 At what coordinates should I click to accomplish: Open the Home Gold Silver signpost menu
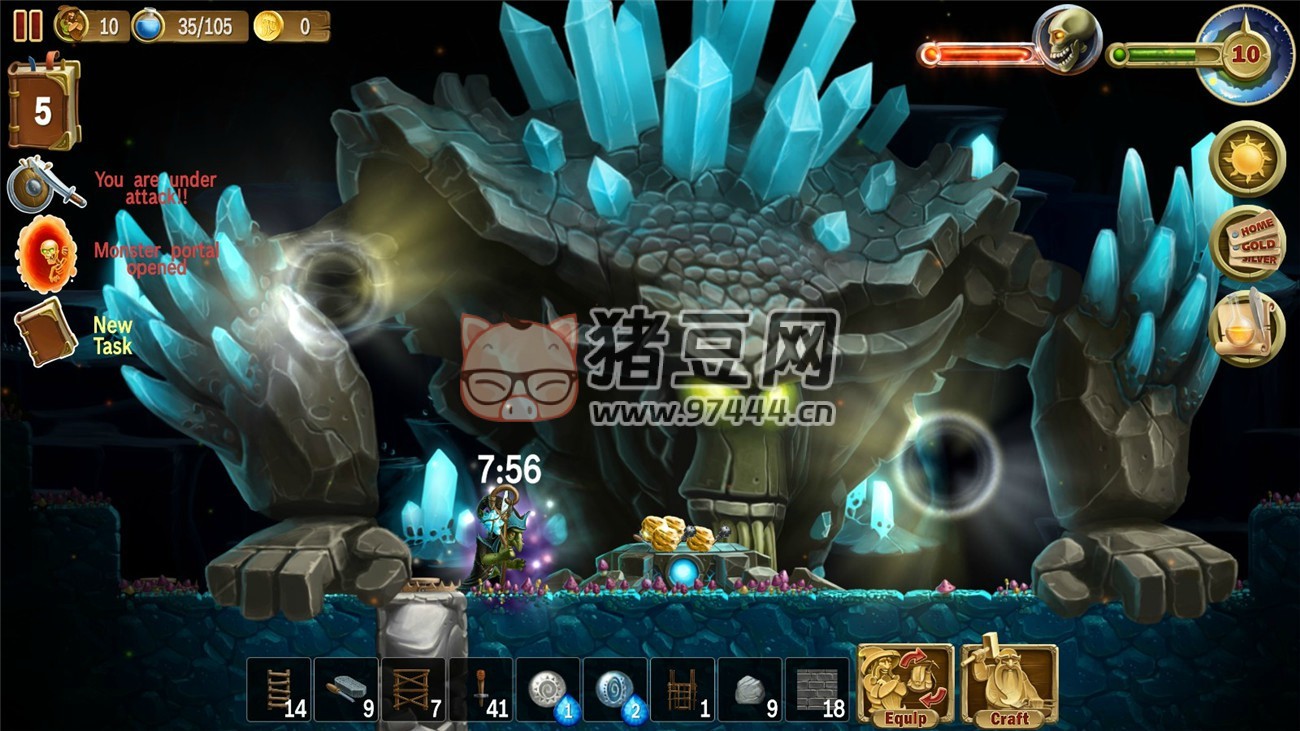click(x=1247, y=243)
